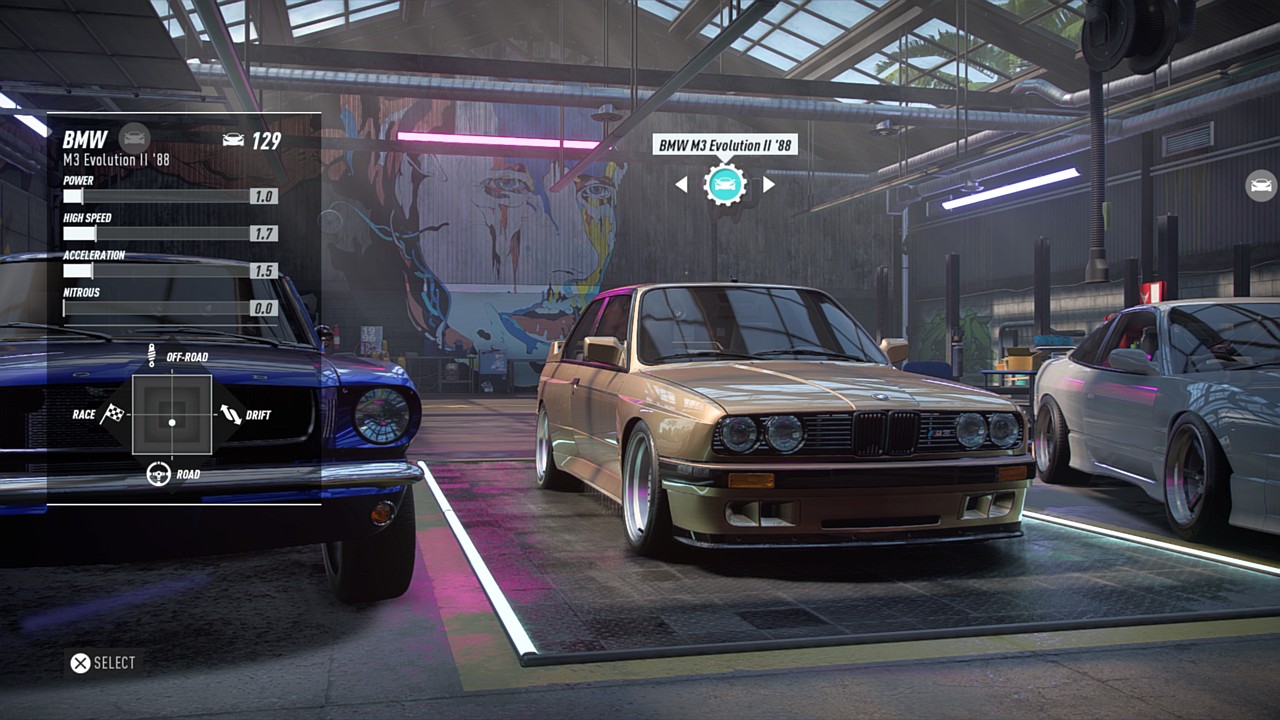This screenshot has width=1280, height=720.
Task: Select the next car with right arrow
Action: pos(769,184)
